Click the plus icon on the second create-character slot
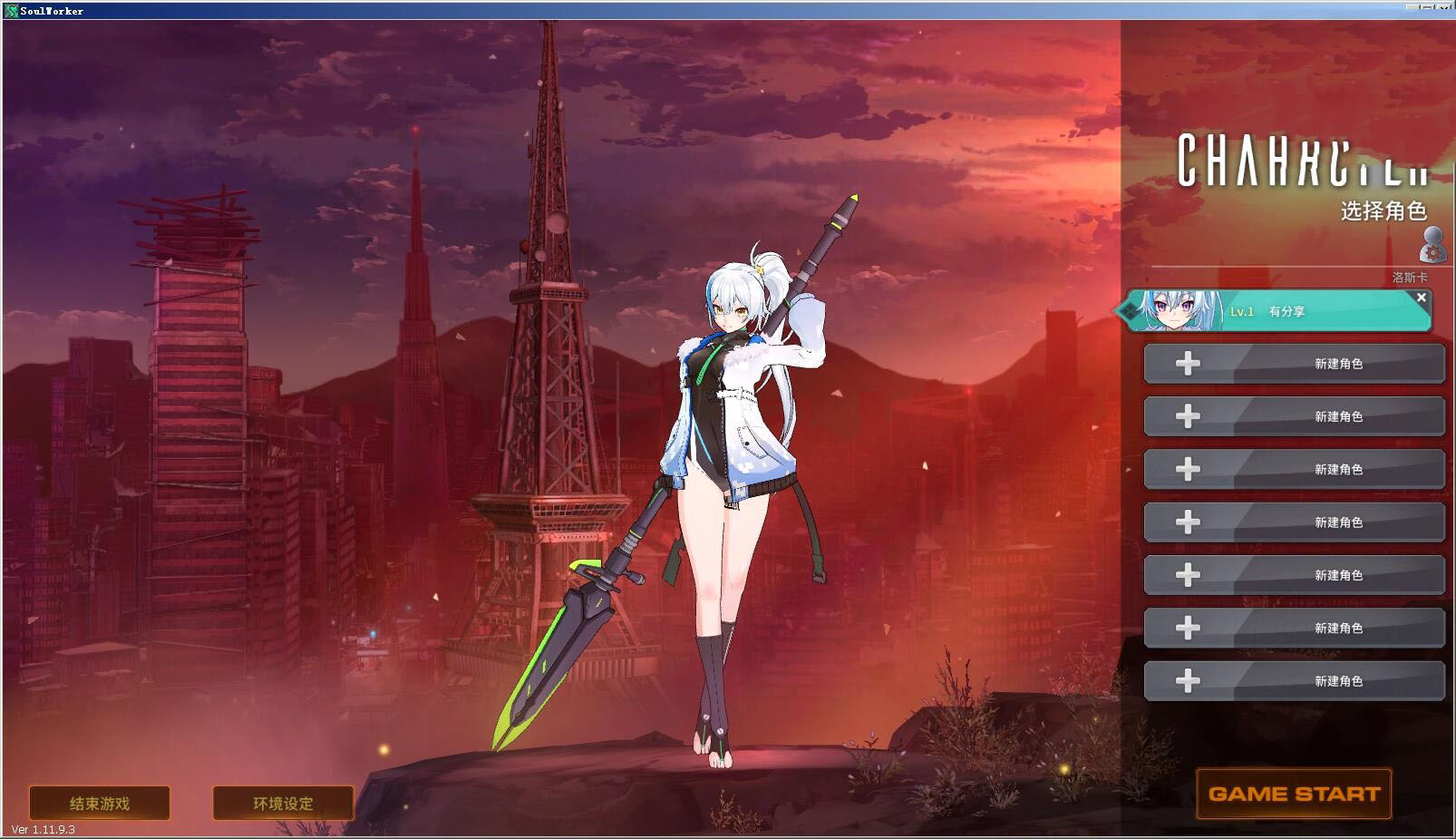This screenshot has width=1456, height=839. click(1188, 416)
